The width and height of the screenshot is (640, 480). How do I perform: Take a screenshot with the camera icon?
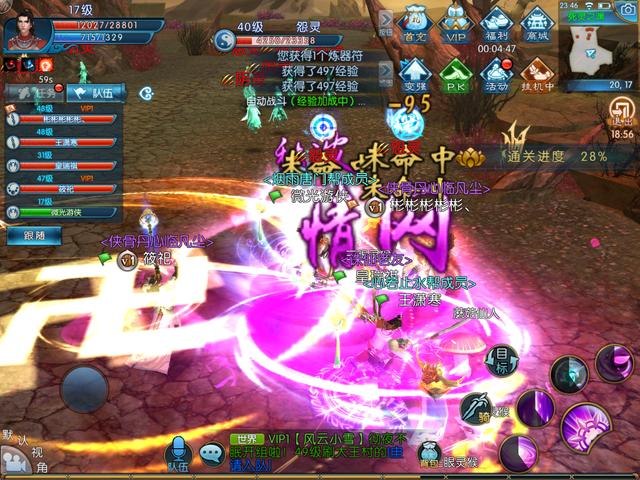(628, 11)
